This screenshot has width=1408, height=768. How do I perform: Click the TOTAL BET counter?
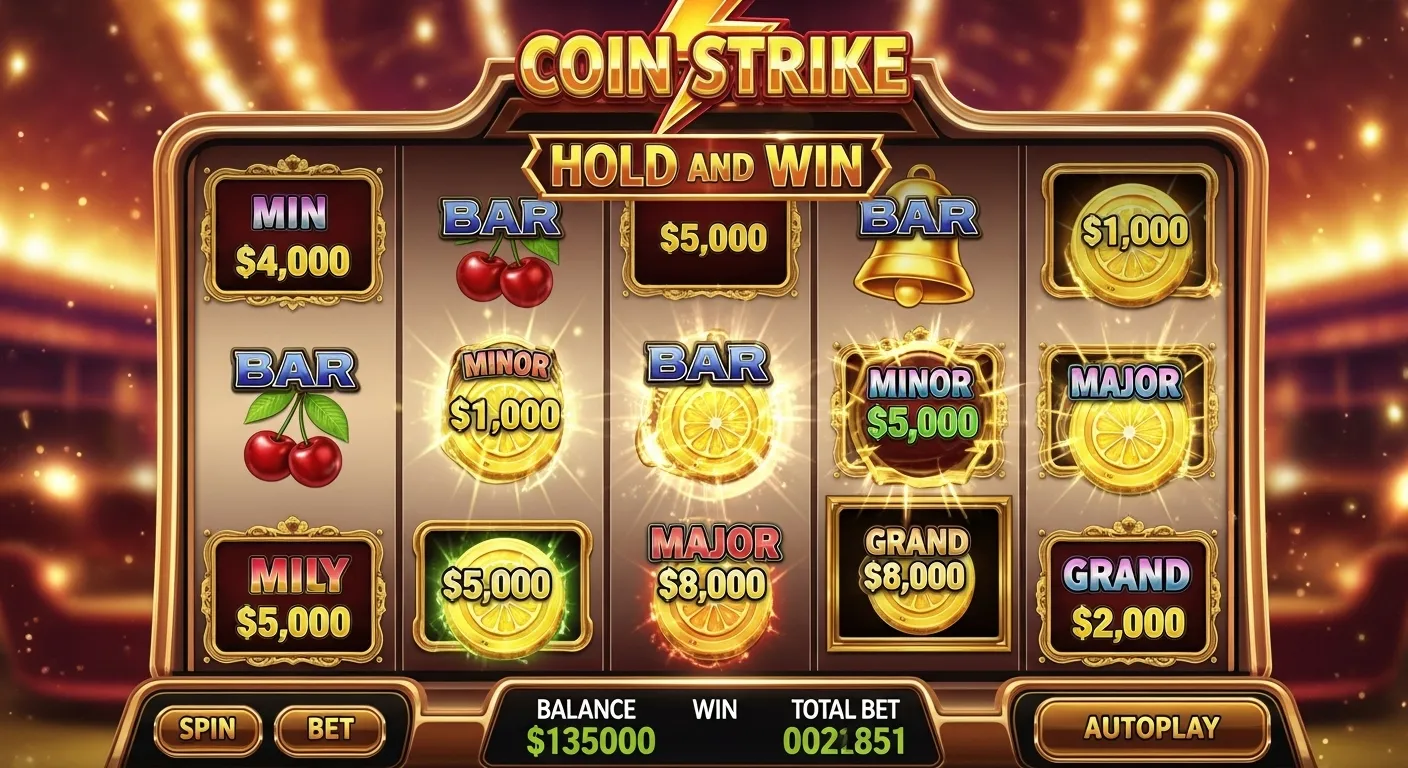coord(845,741)
